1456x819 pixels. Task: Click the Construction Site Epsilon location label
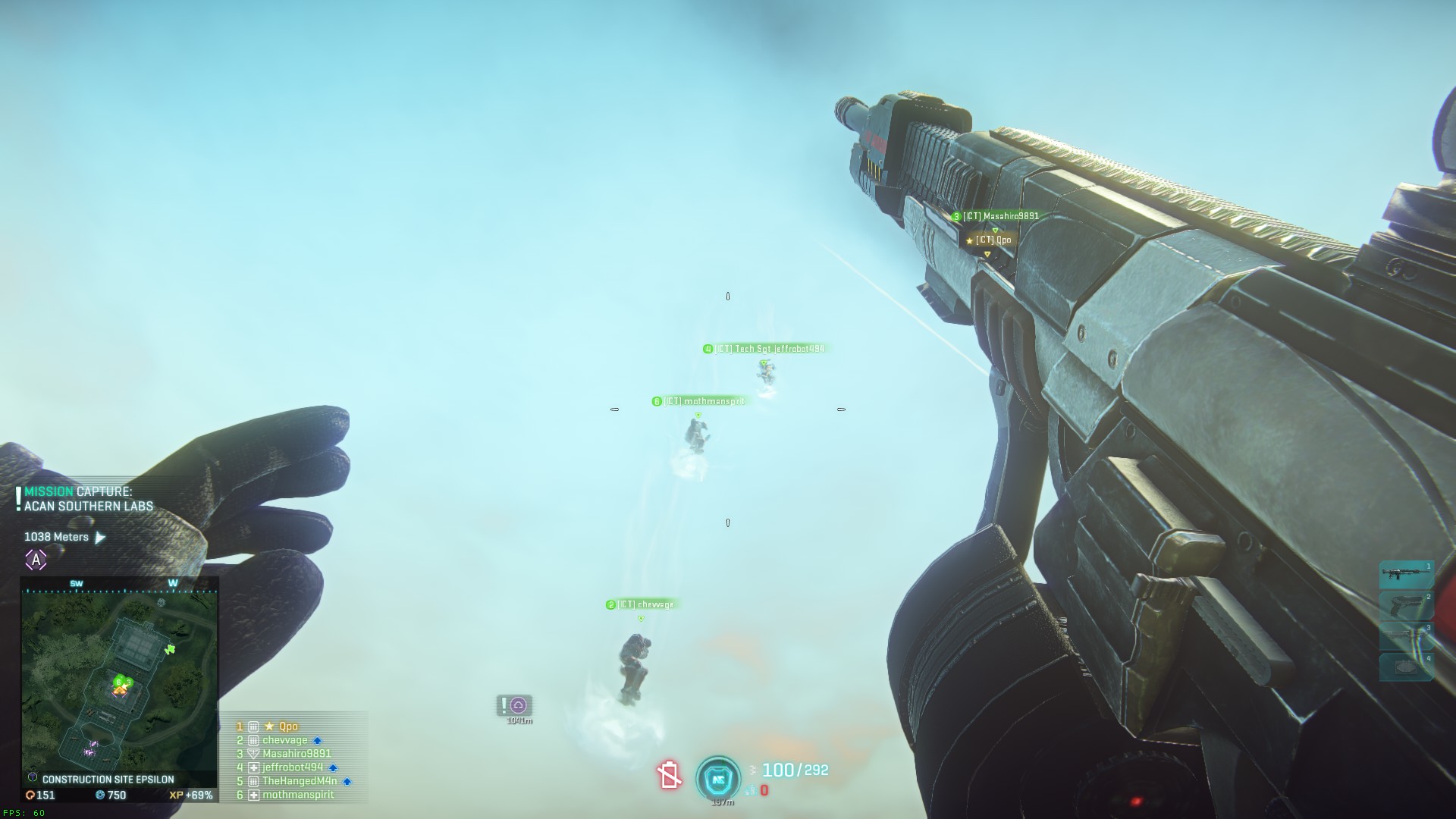108,779
